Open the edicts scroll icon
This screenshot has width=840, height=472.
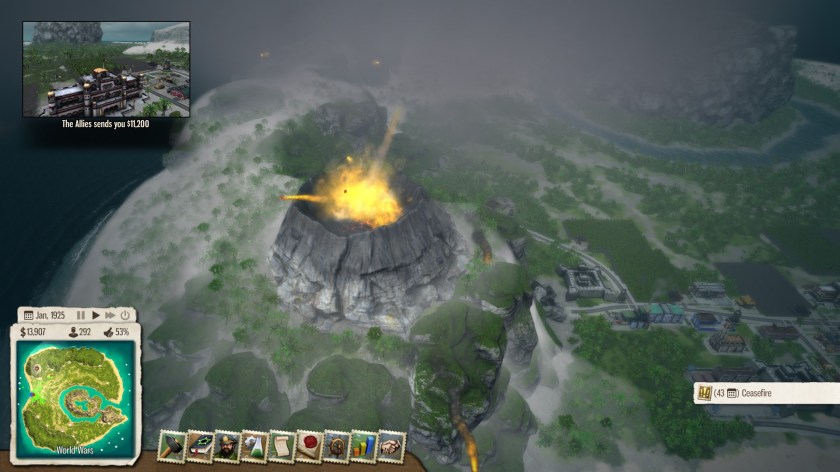(x=282, y=446)
